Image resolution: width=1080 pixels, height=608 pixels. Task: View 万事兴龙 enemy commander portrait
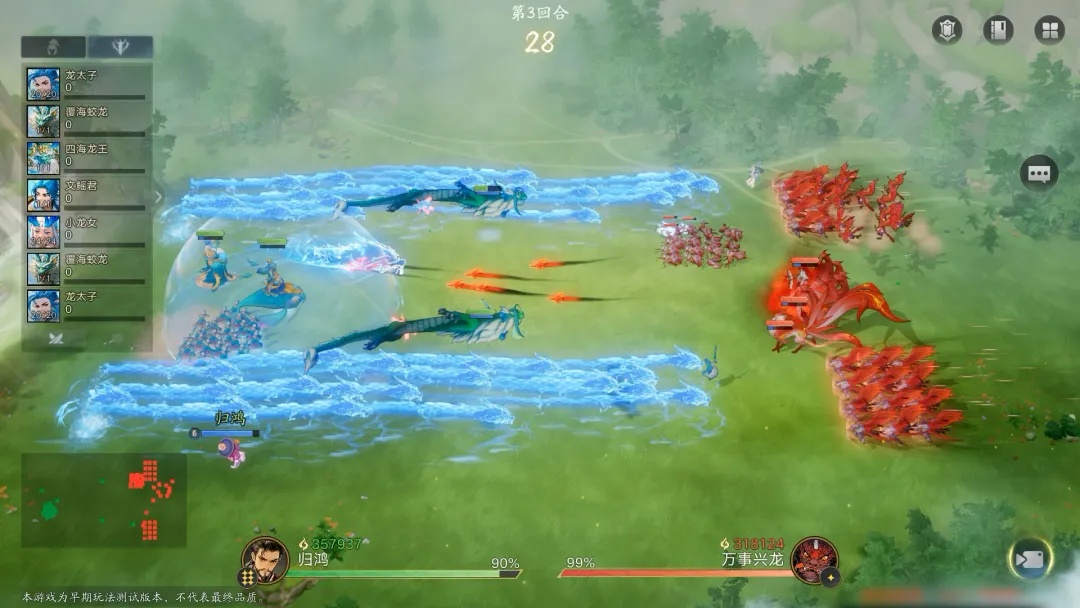pyautogui.click(x=813, y=559)
